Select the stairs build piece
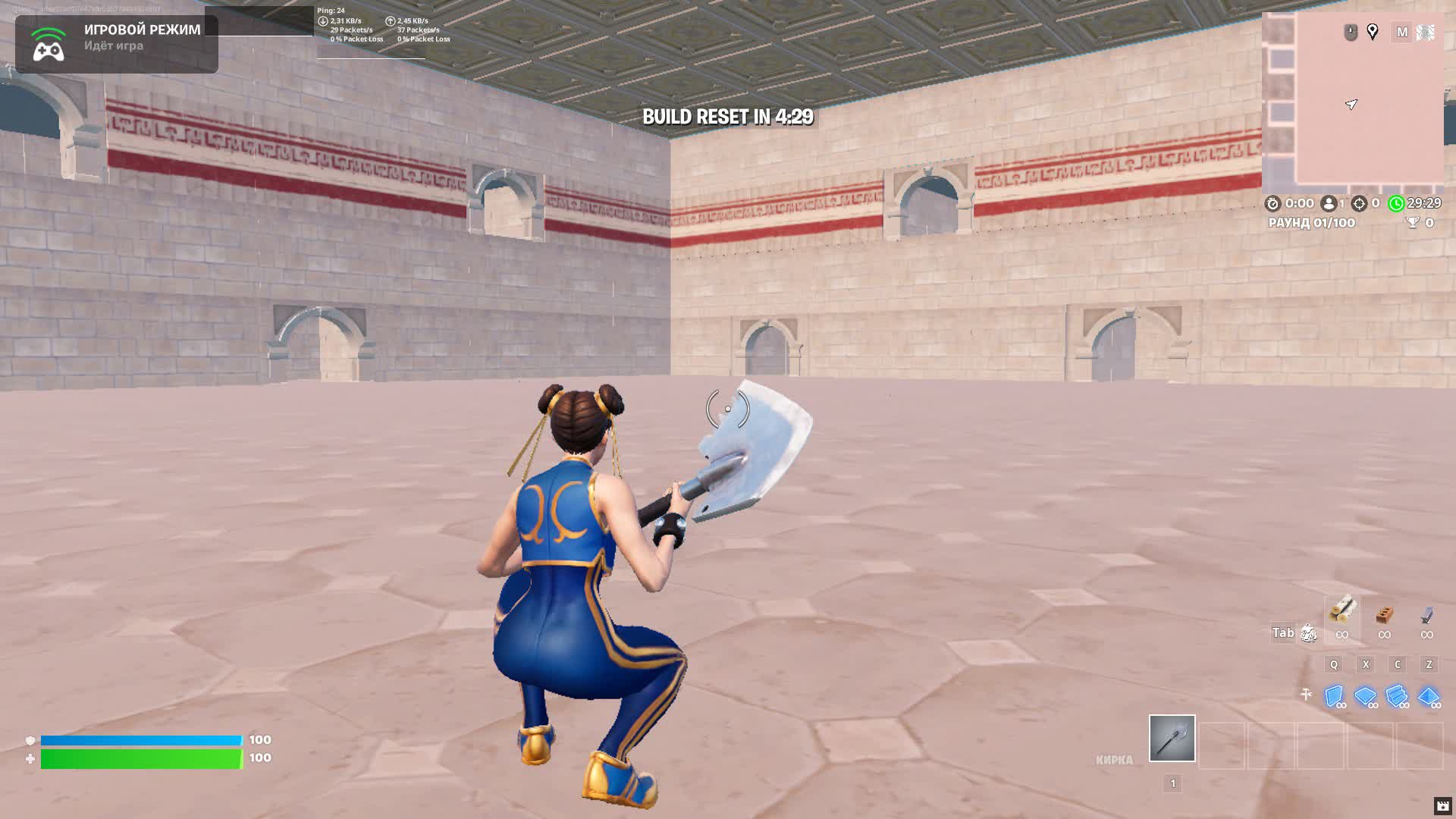The height and width of the screenshot is (819, 1456). 1396,695
